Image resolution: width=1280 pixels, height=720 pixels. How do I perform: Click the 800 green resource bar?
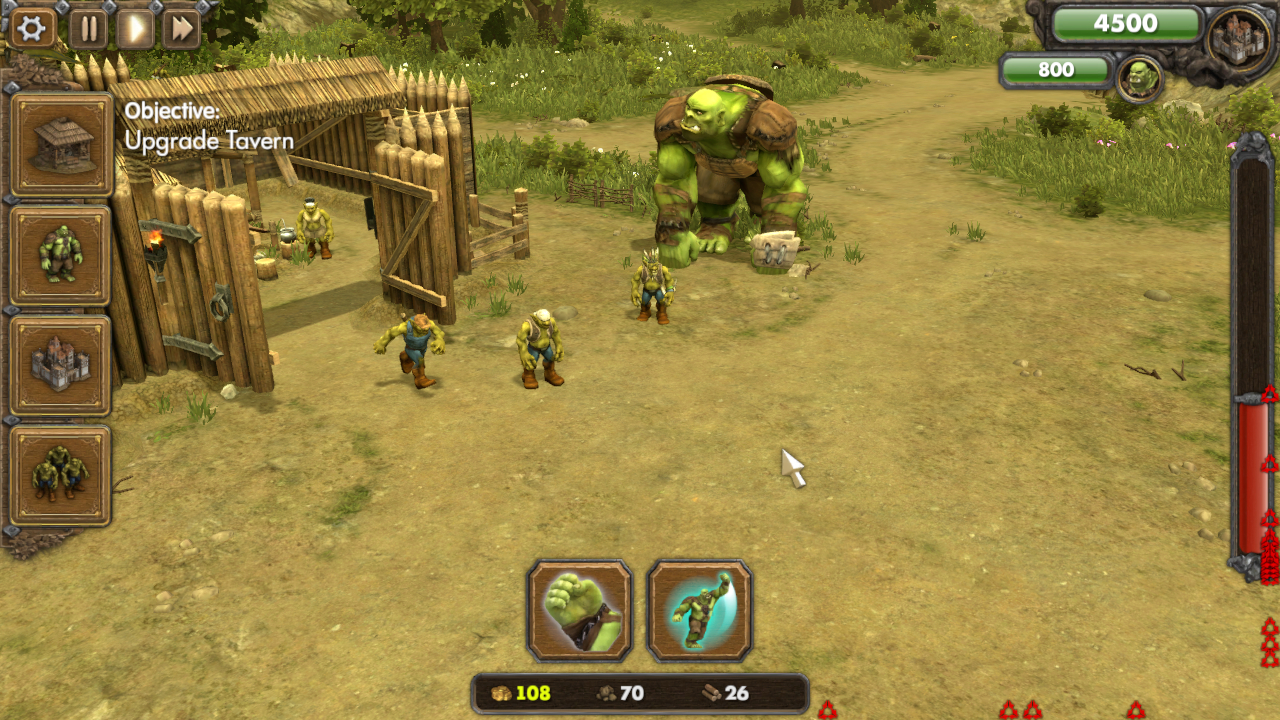coord(1055,71)
